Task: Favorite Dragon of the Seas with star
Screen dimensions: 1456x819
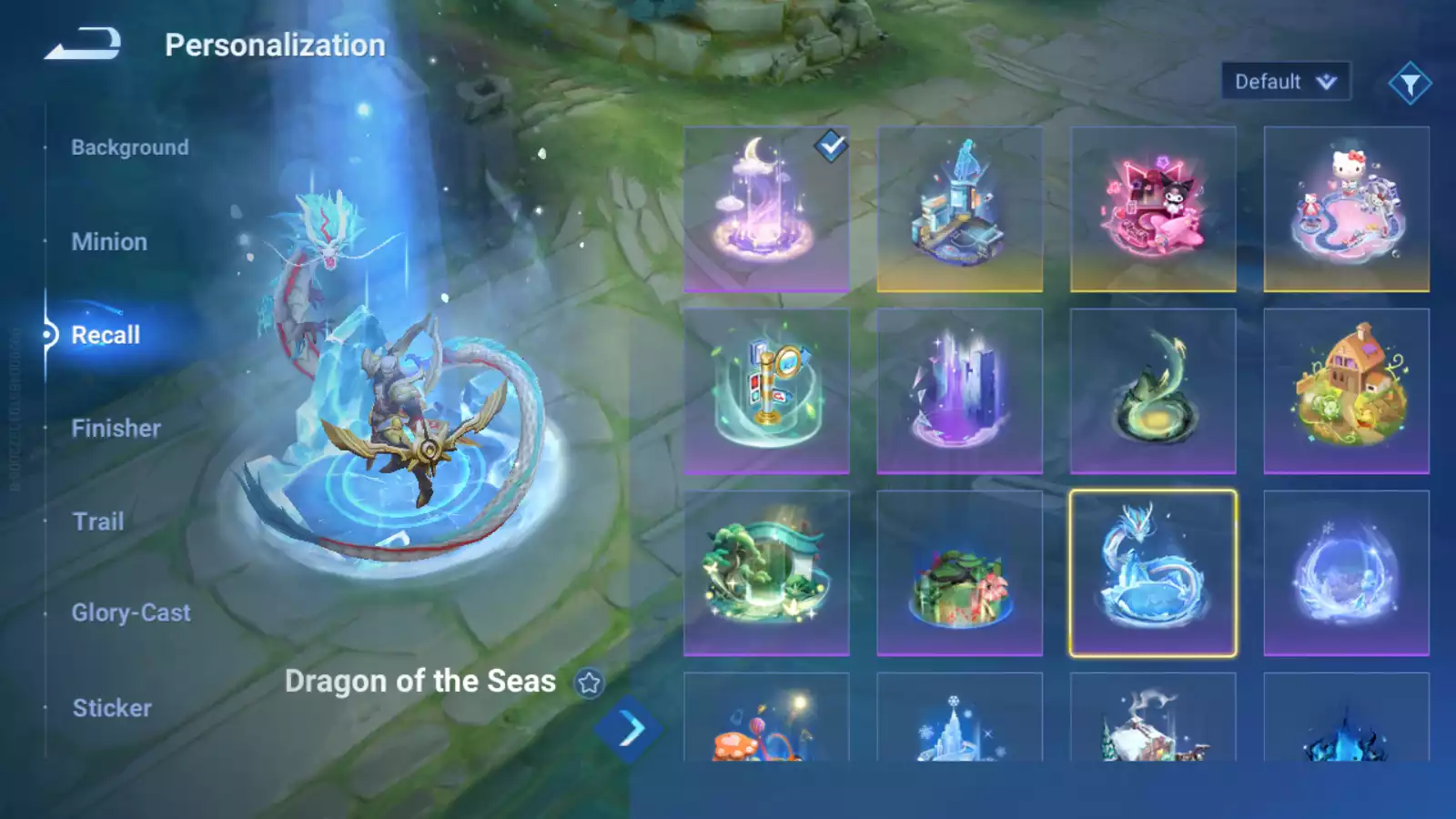Action: [589, 682]
